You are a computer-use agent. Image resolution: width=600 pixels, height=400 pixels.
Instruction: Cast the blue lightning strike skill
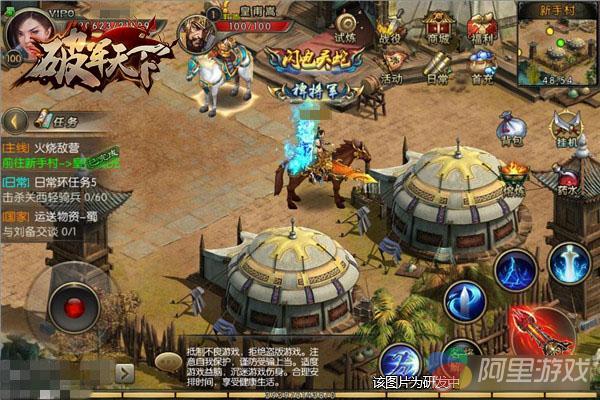pos(516,271)
